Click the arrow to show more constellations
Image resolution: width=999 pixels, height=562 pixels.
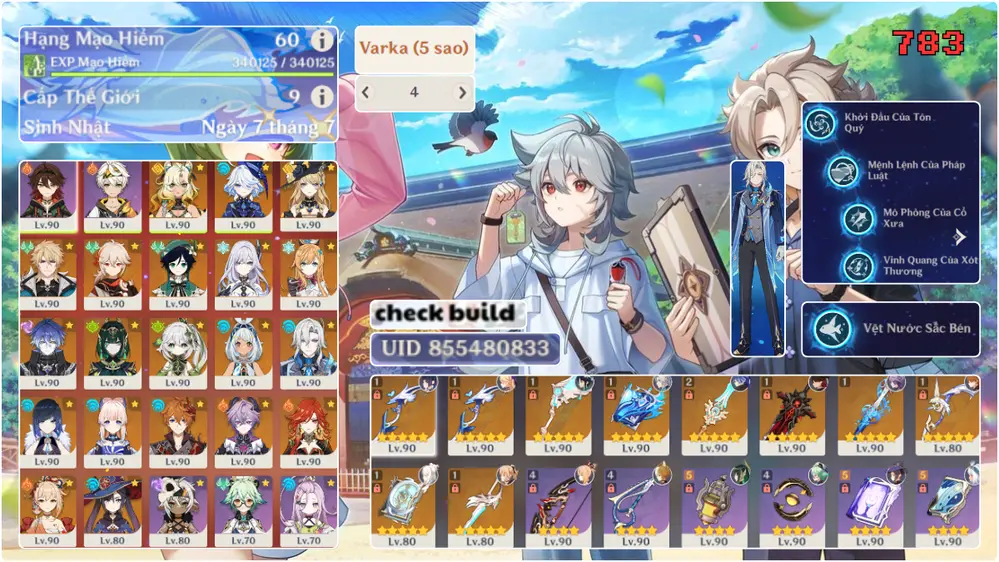(x=961, y=237)
